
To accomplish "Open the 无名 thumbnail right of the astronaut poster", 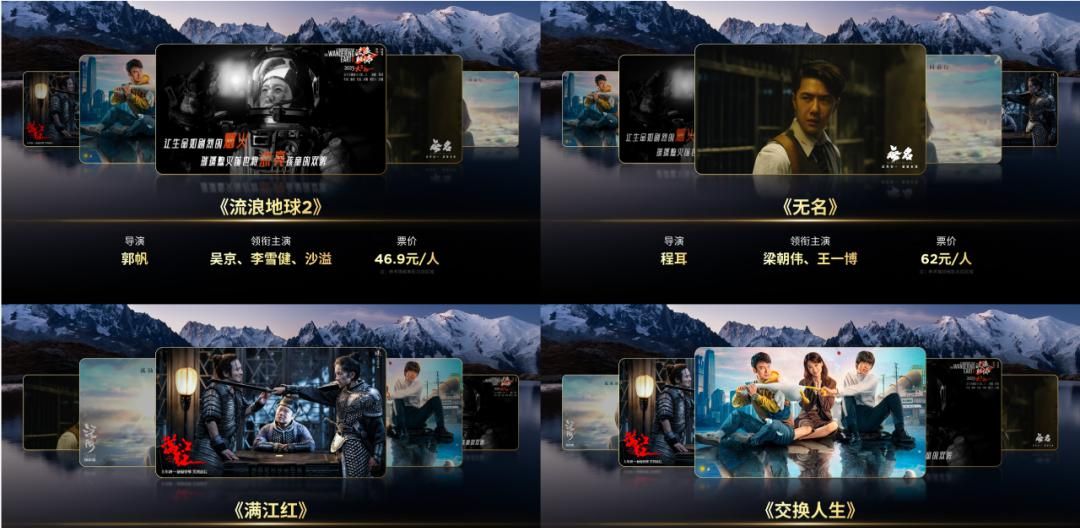I will [x=424, y=109].
